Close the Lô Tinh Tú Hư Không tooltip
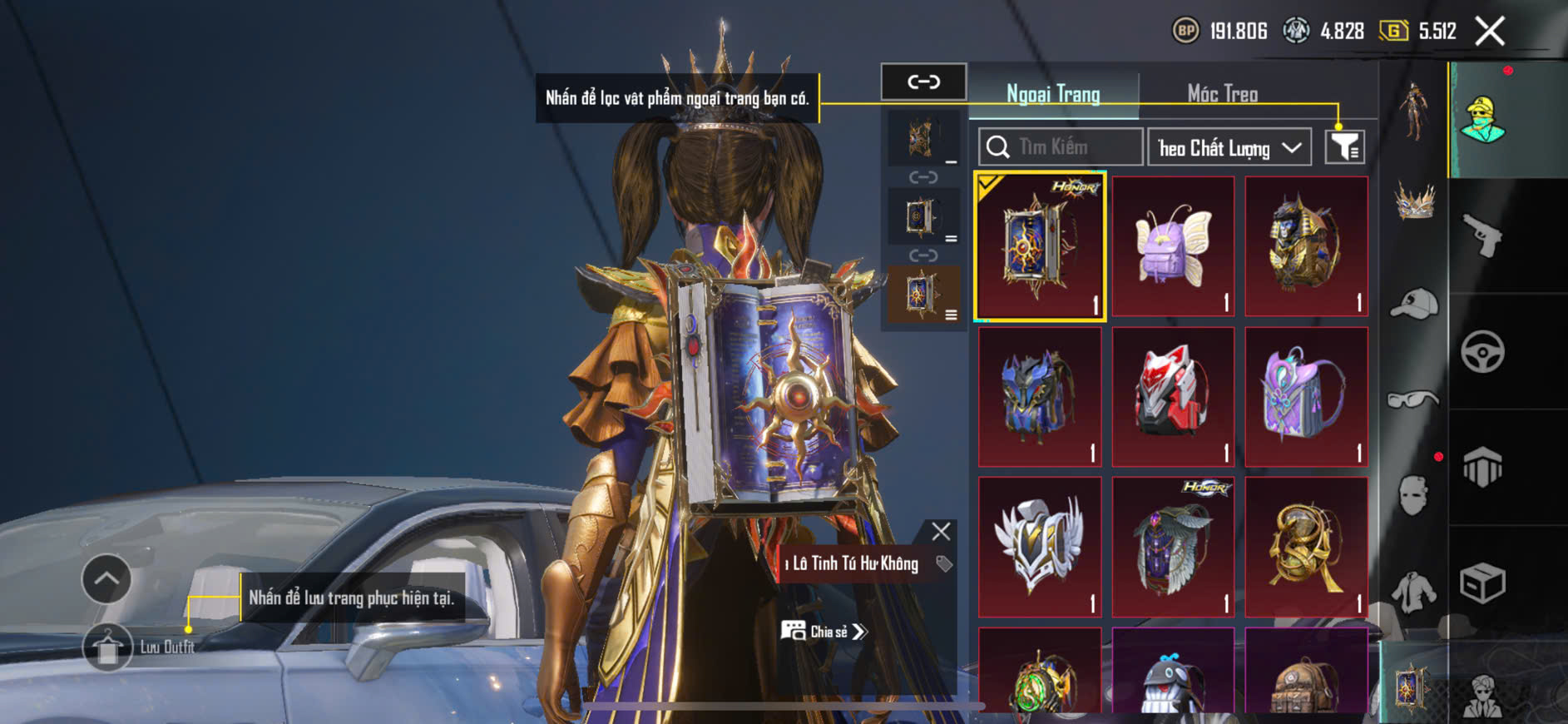This screenshot has width=1568, height=724. (x=941, y=532)
